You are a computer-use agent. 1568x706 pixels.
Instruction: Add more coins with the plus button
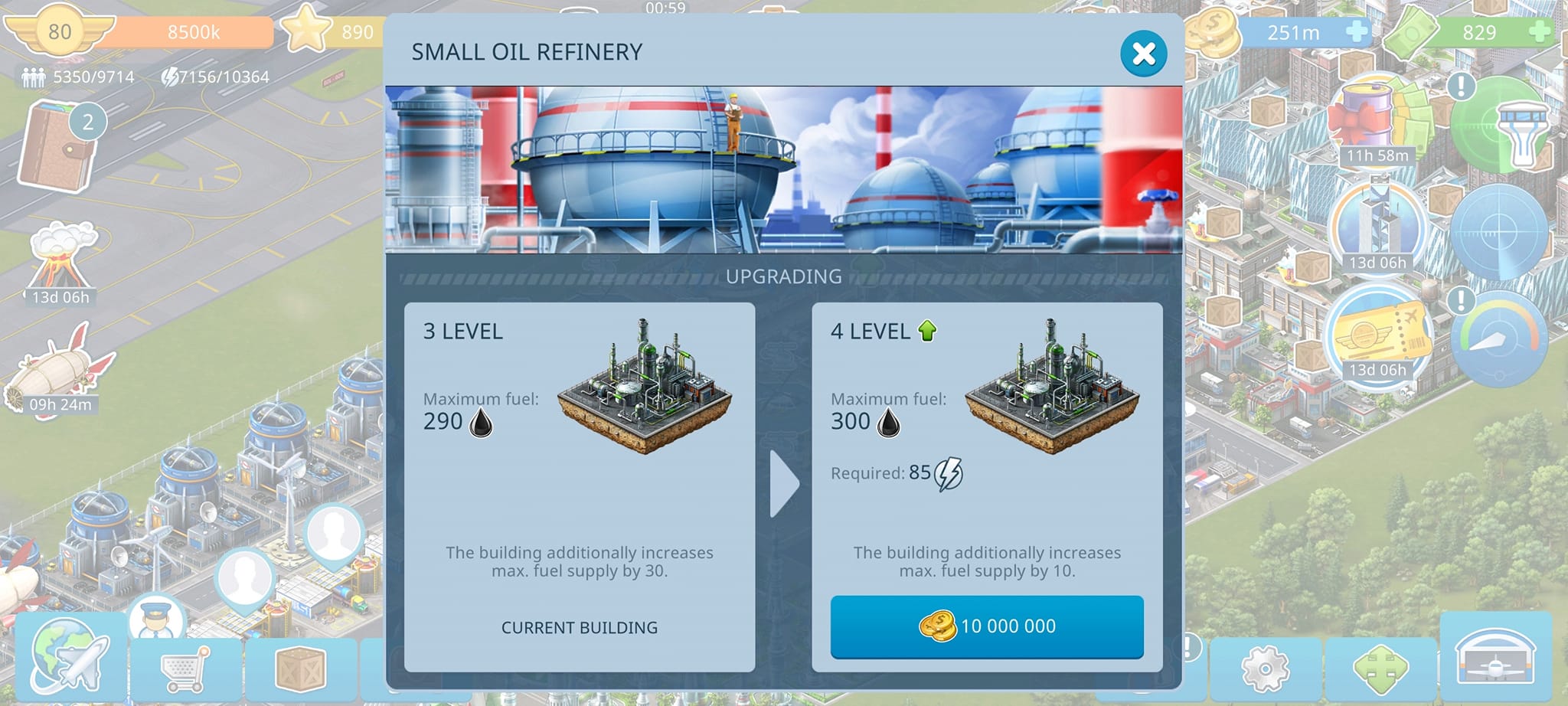(1356, 32)
